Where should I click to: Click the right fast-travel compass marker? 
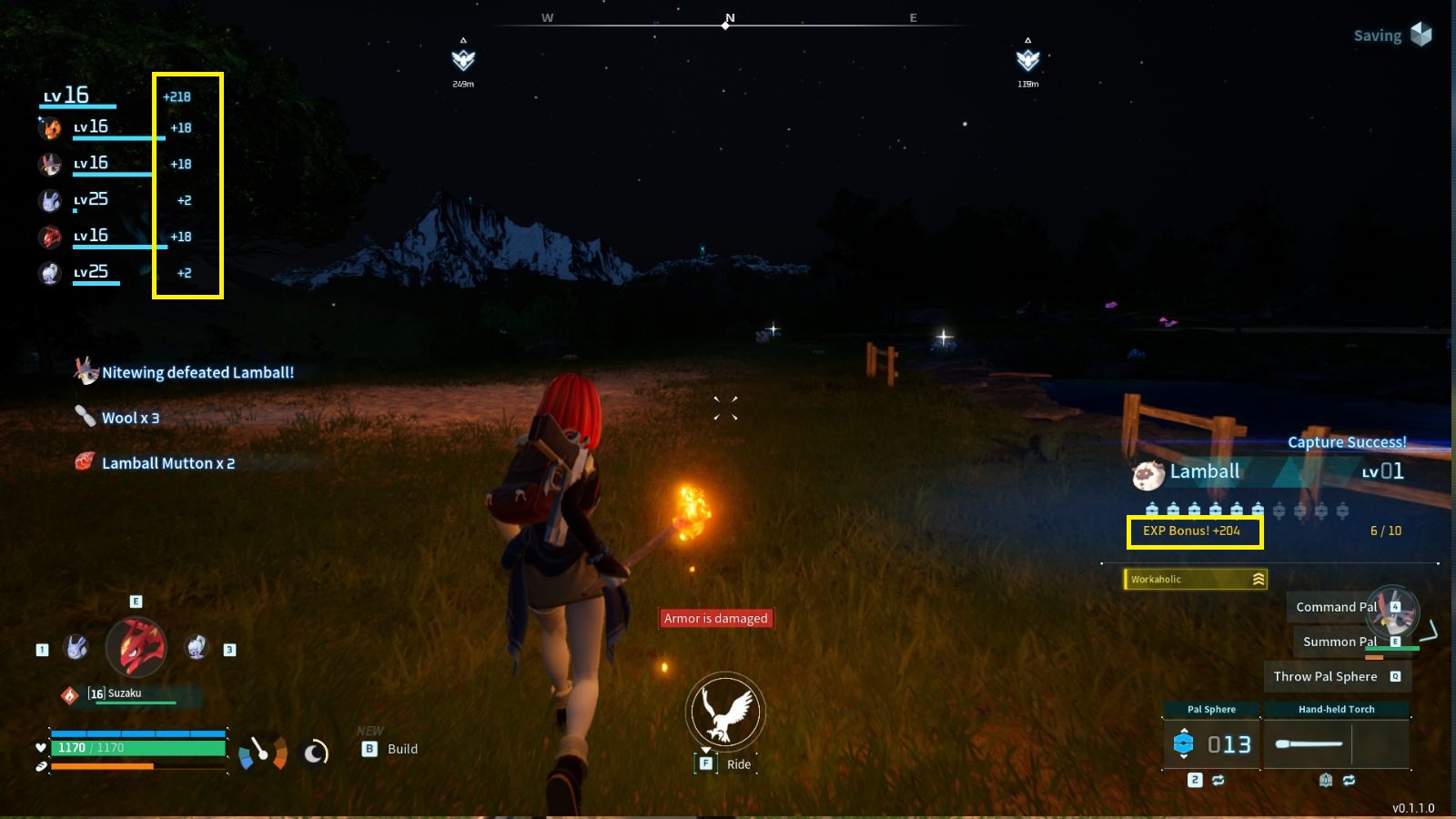1028,60
